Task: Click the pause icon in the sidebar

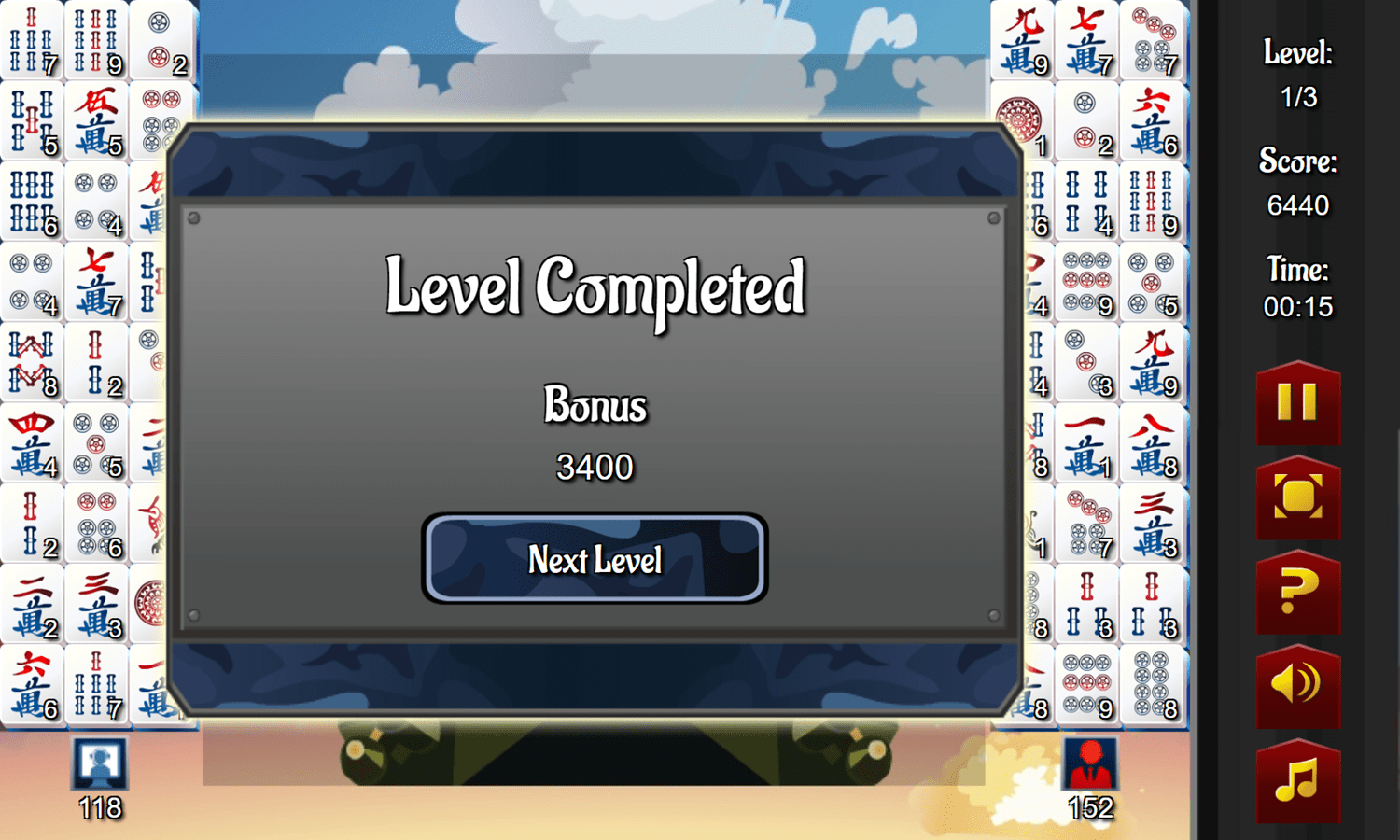Action: (1297, 403)
